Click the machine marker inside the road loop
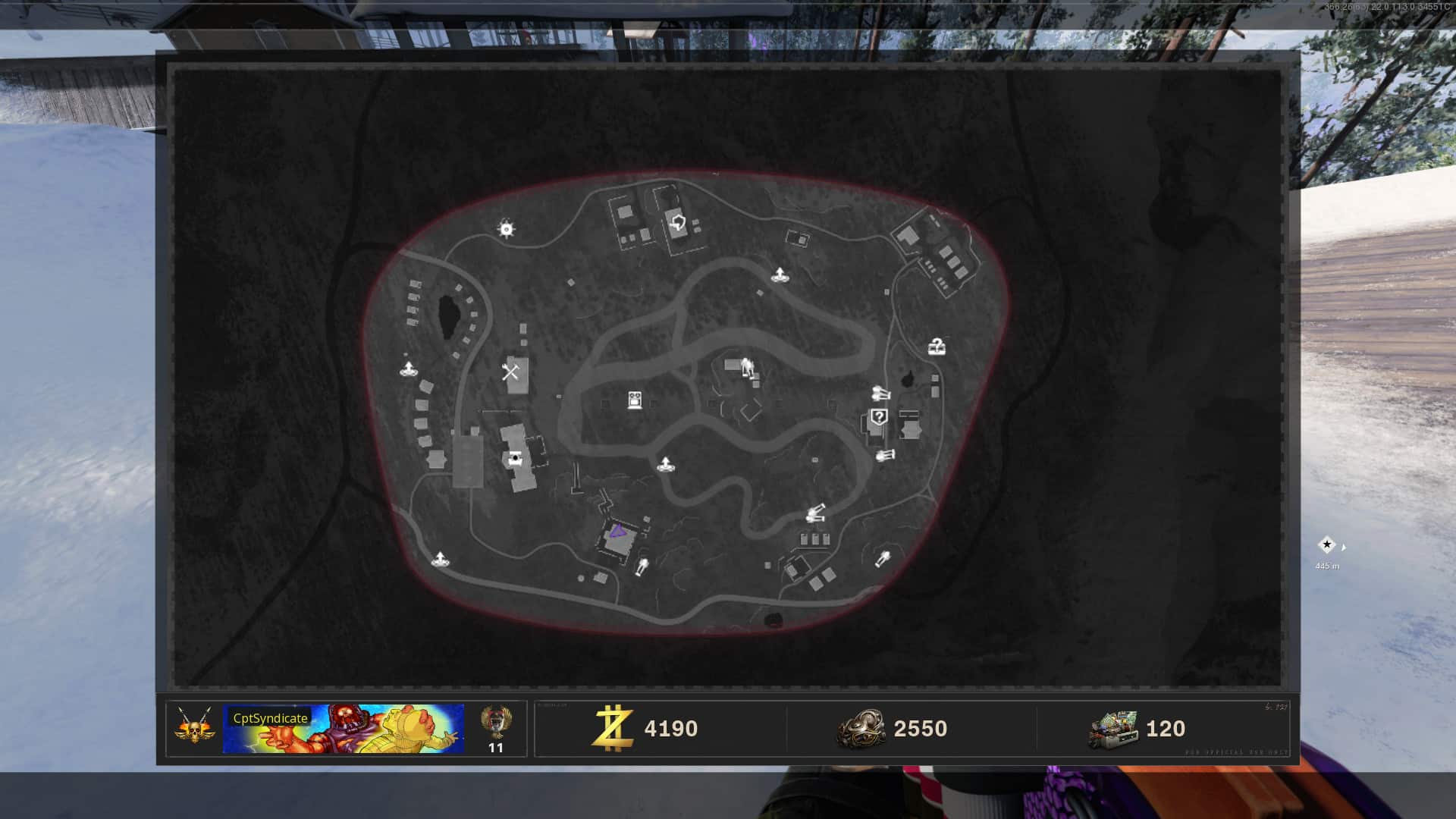1456x819 pixels. (x=635, y=400)
